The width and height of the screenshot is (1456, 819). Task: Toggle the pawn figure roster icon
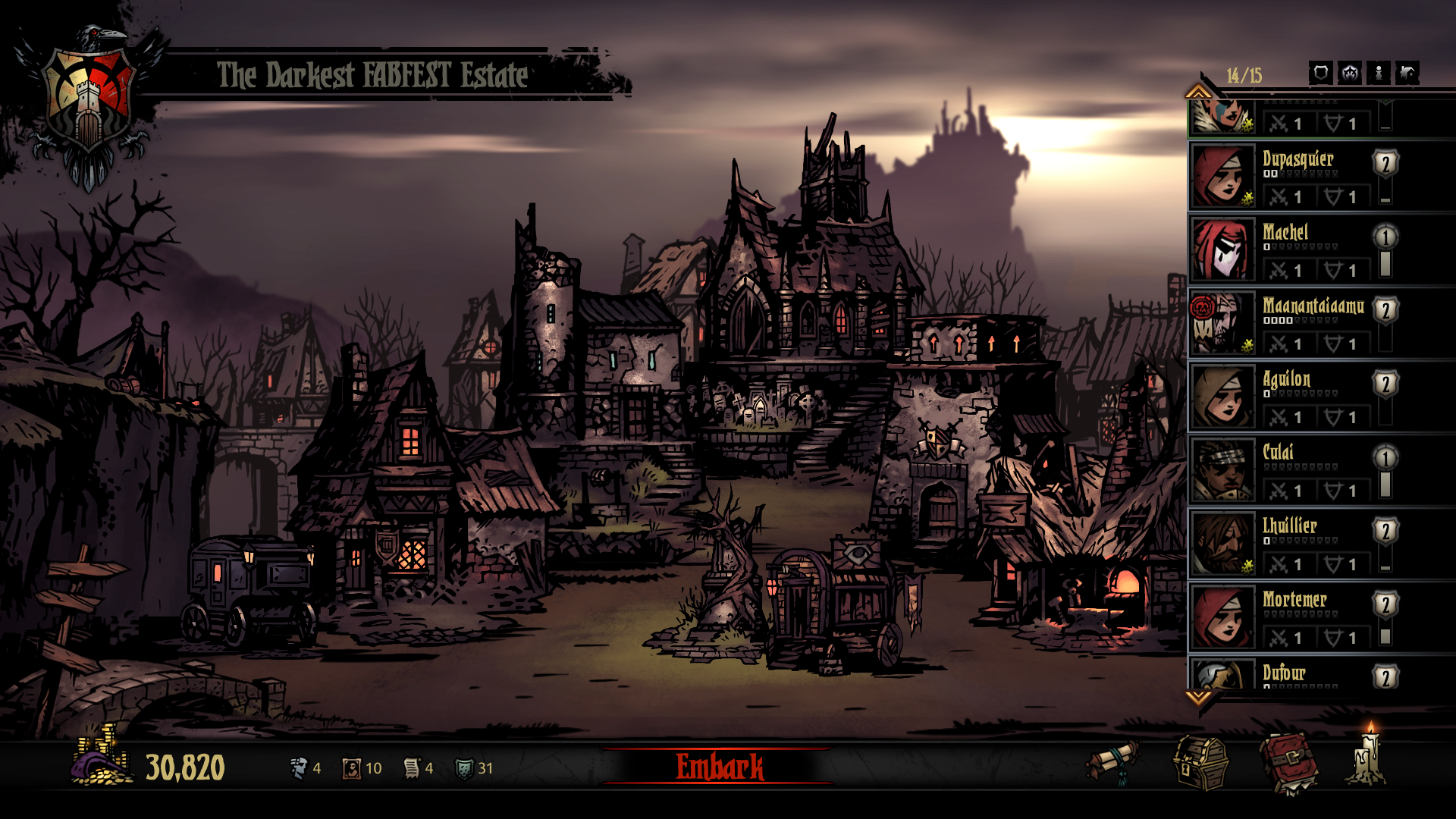(x=1379, y=73)
